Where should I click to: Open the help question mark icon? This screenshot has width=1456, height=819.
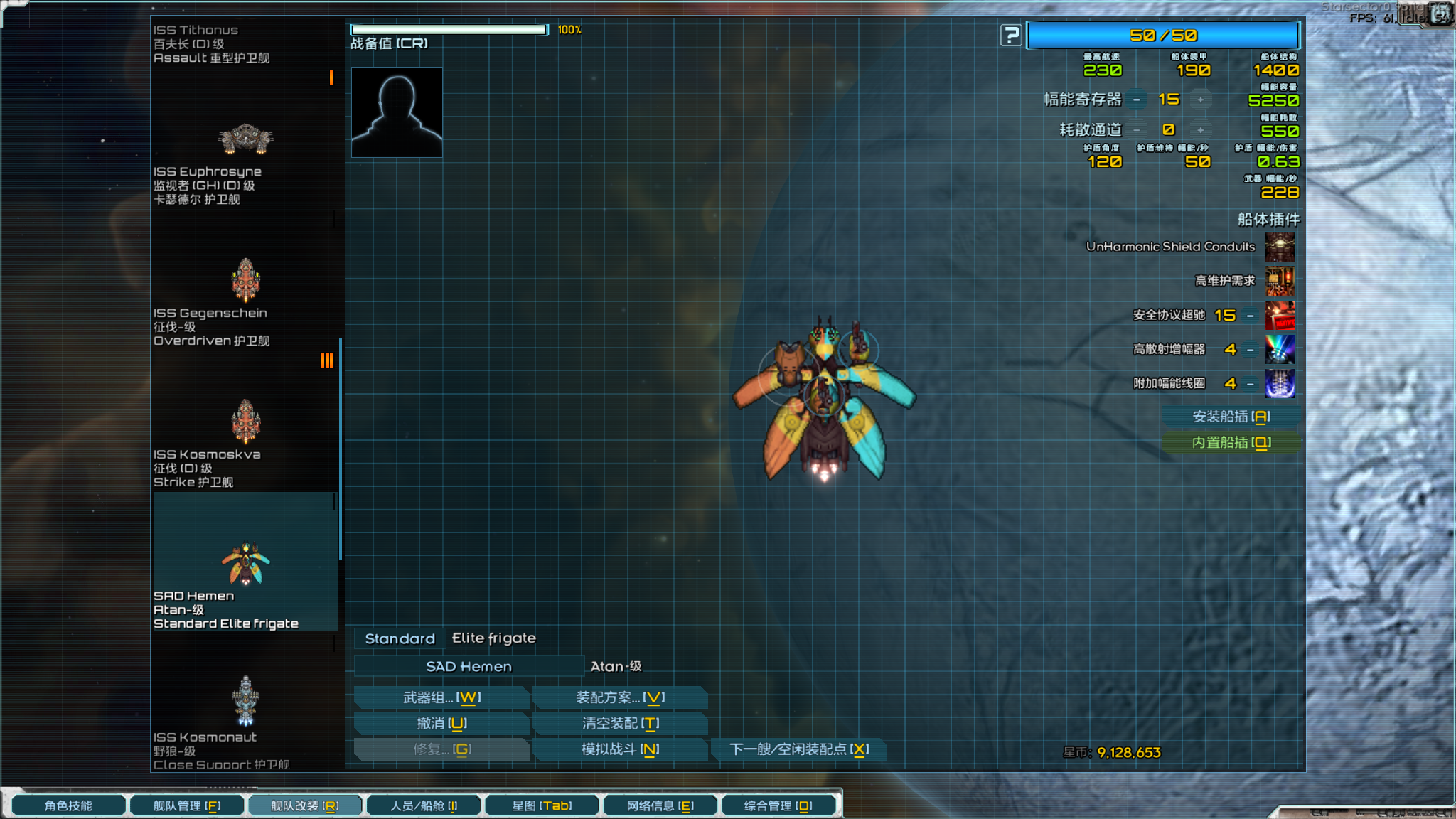click(x=1009, y=34)
